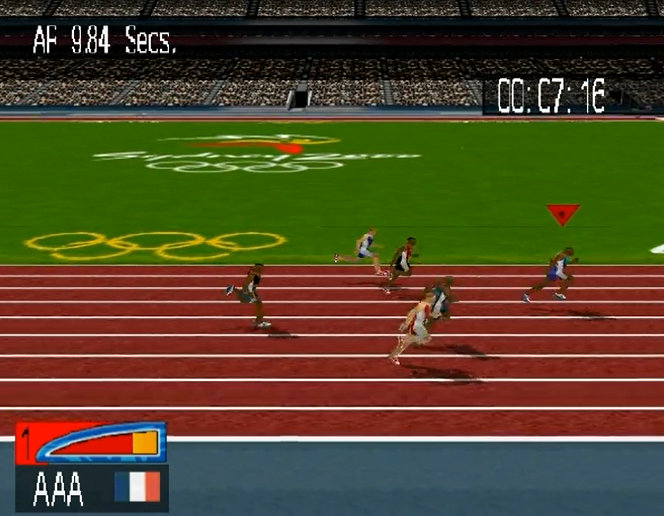Image resolution: width=664 pixels, height=516 pixels.
Task: Select the AAA player name label
Action: coord(59,488)
